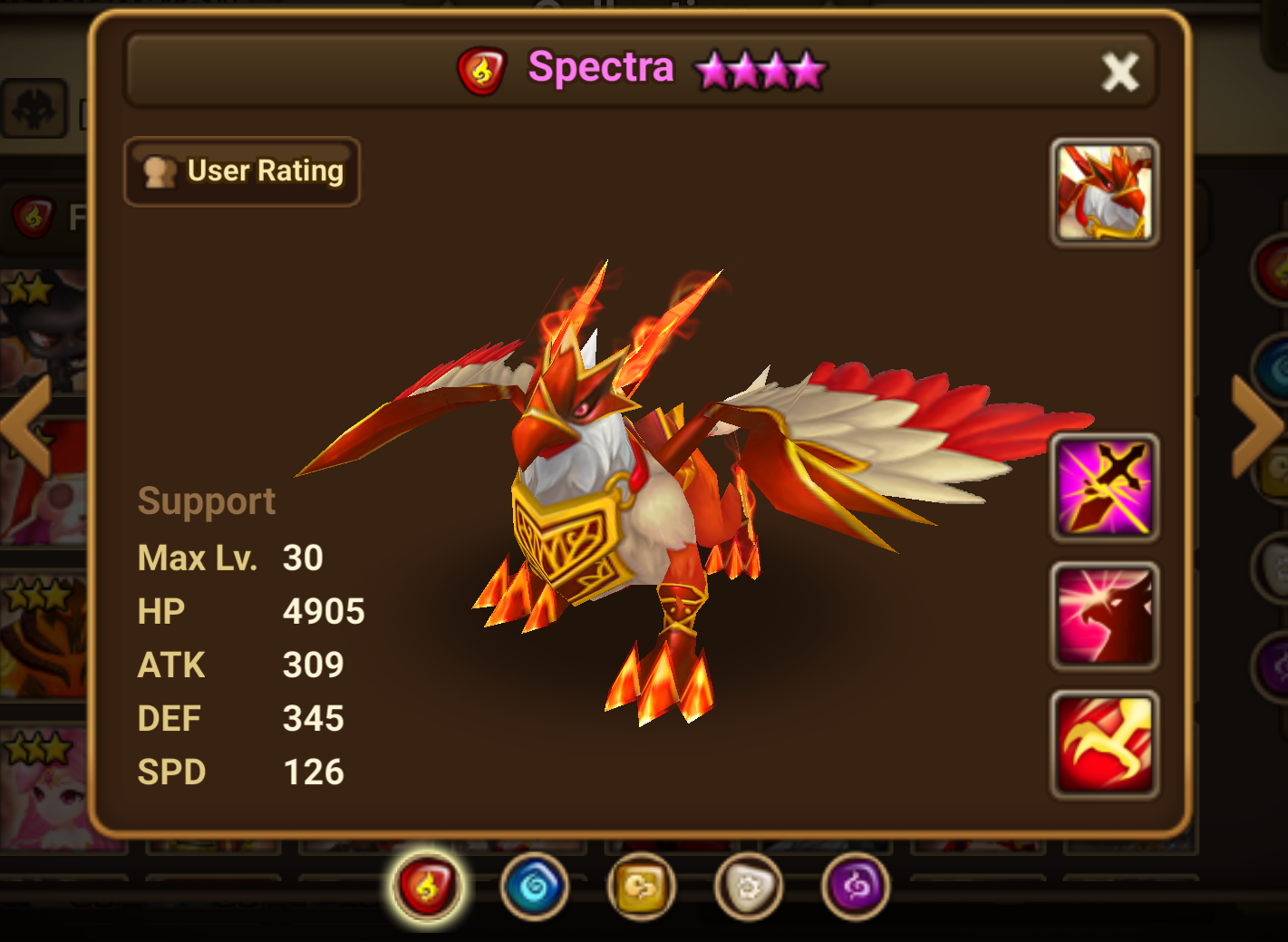Select the water element filter icon

click(x=534, y=887)
